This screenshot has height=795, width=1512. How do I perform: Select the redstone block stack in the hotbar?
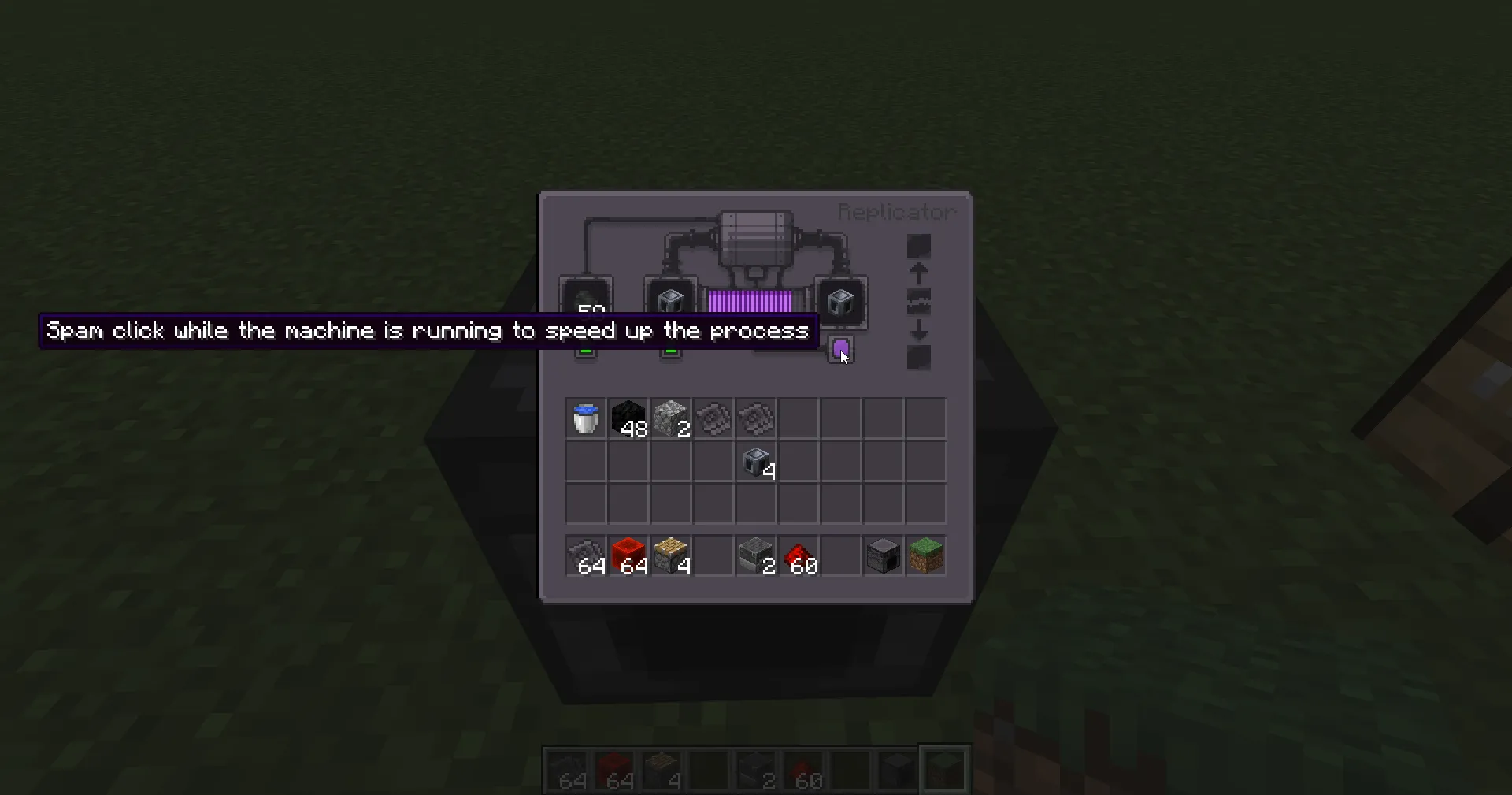click(628, 555)
